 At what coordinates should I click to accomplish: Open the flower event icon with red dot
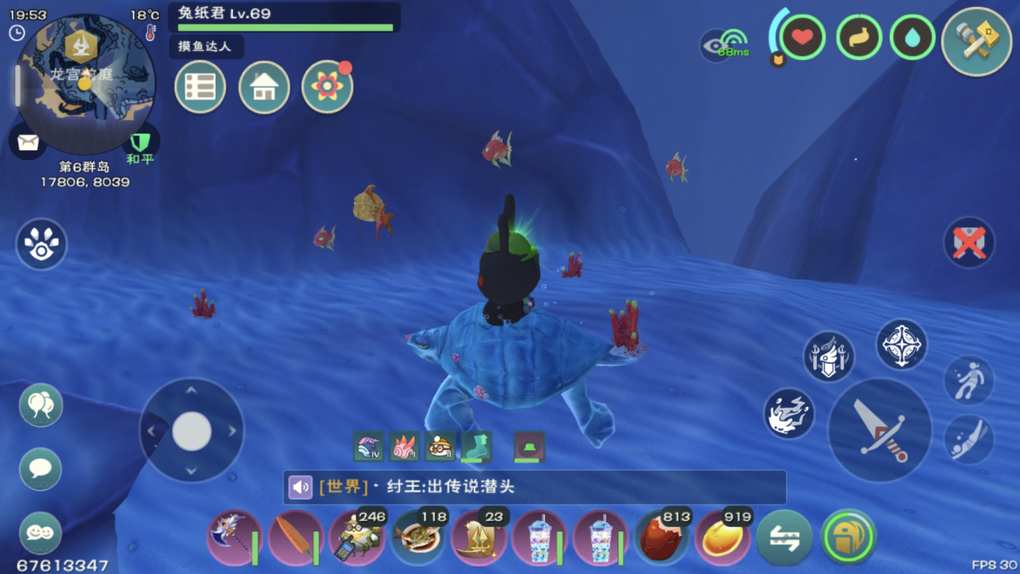point(327,88)
